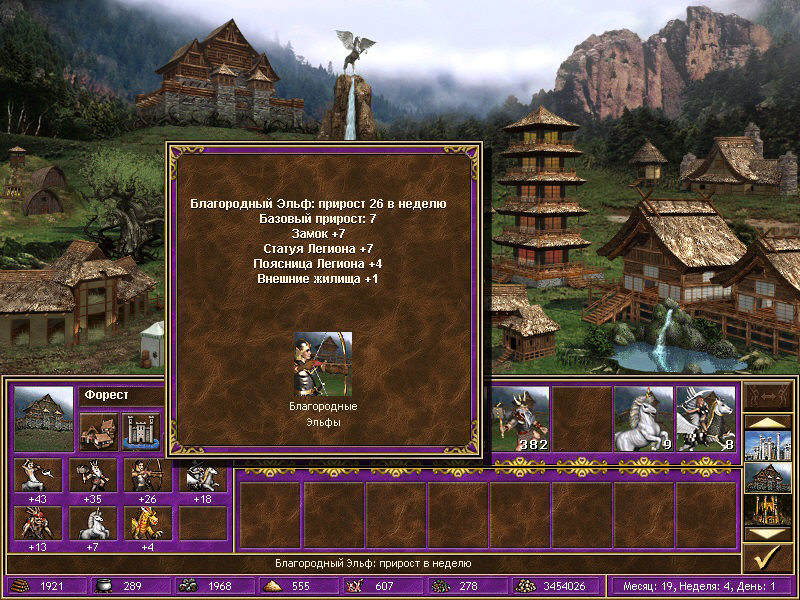
Task: Open the fort castle icon
Action: pyautogui.click(x=141, y=430)
